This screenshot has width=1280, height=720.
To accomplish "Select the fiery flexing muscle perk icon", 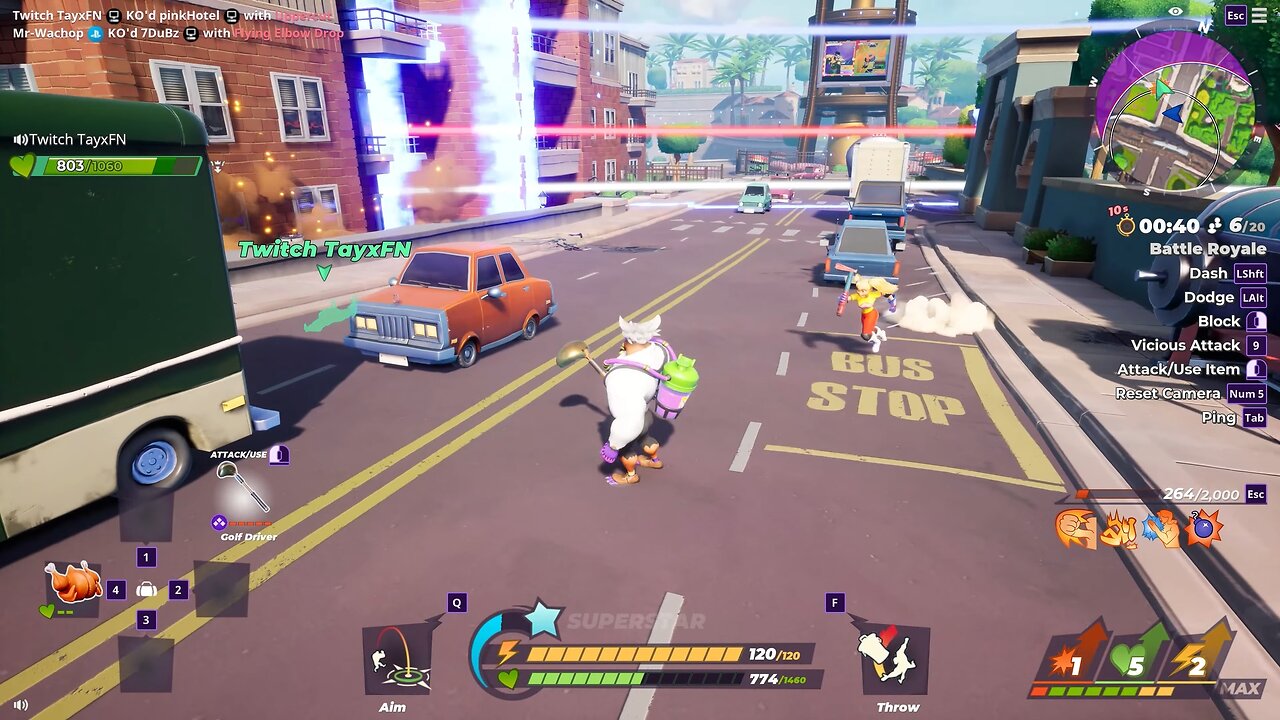I will point(1118,529).
